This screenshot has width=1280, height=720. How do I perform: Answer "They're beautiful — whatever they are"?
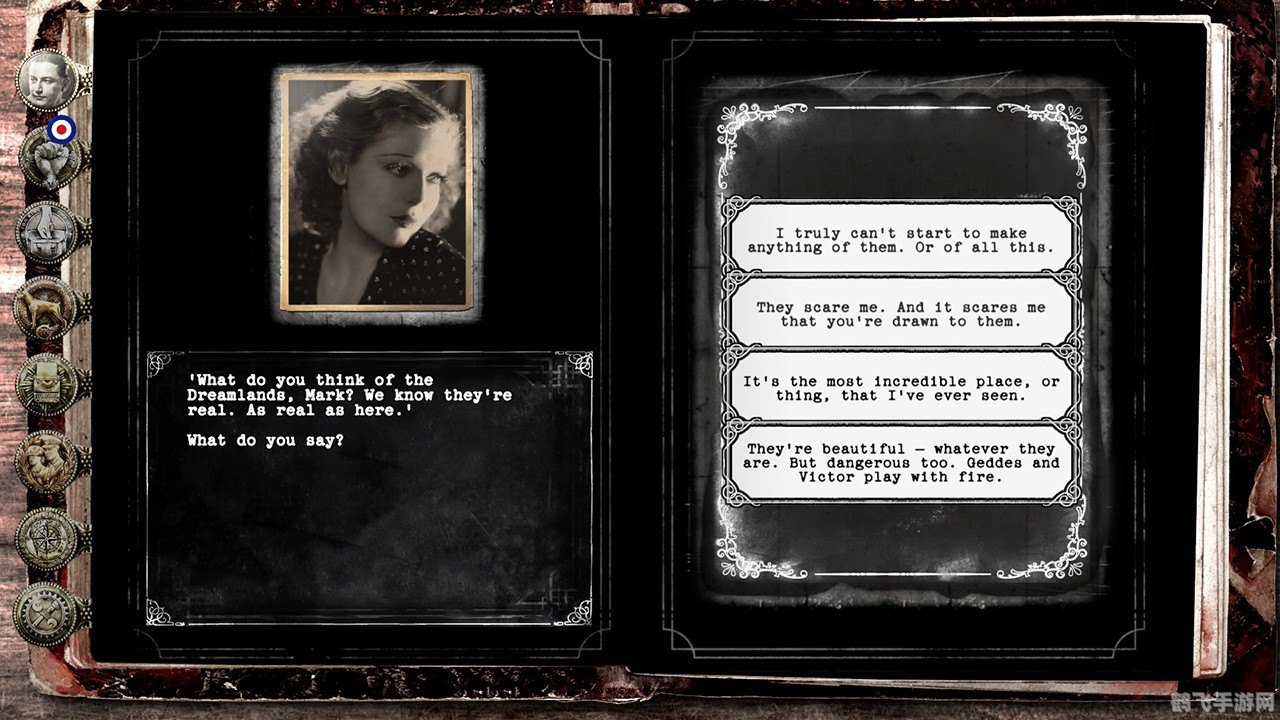[x=901, y=462]
